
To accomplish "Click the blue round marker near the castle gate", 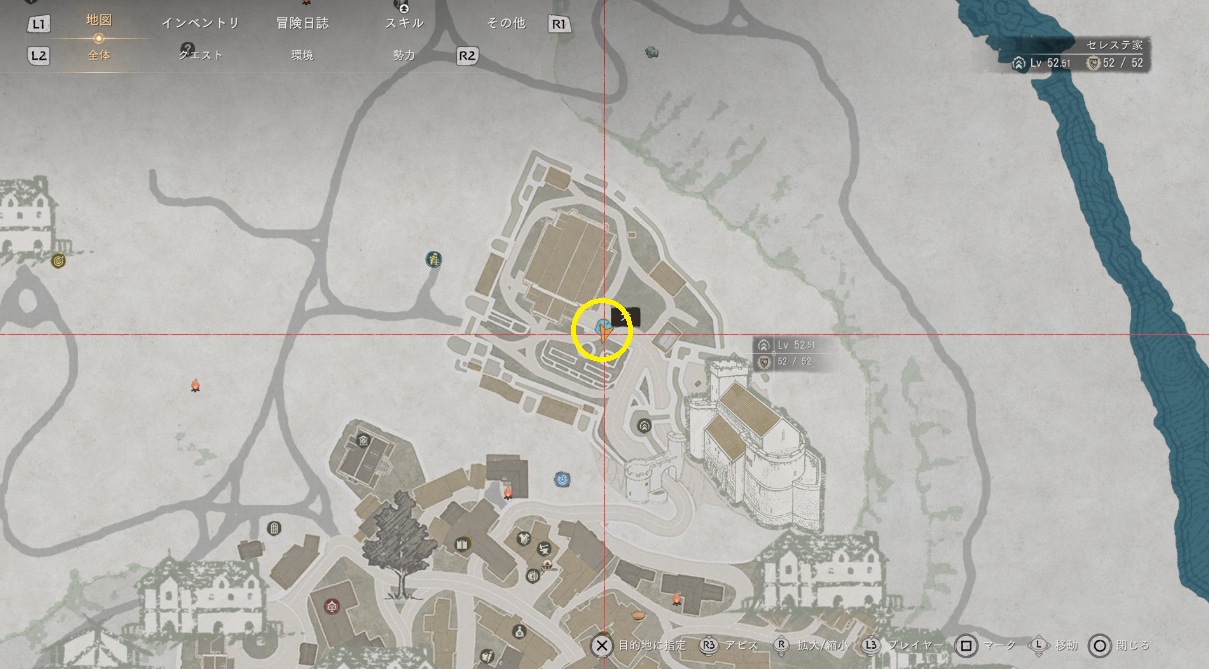I will (562, 479).
